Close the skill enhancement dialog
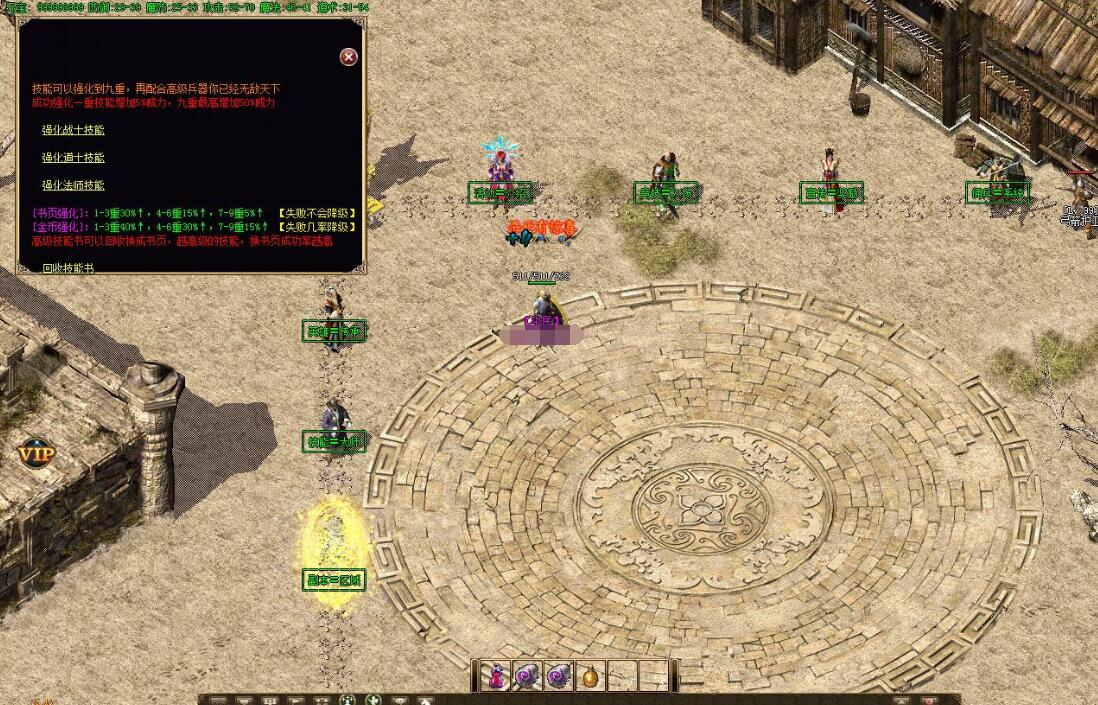Image resolution: width=1098 pixels, height=705 pixels. [349, 57]
